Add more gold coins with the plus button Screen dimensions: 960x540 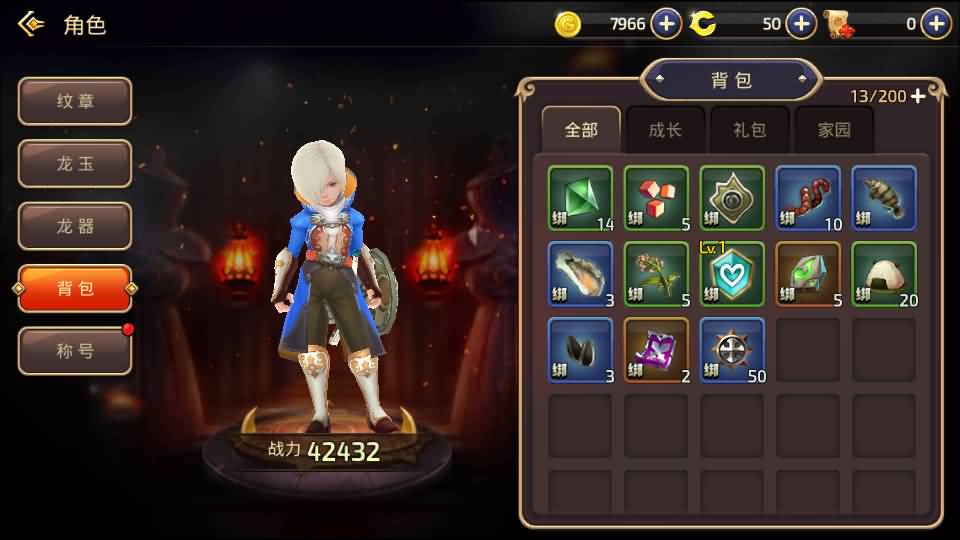[666, 24]
